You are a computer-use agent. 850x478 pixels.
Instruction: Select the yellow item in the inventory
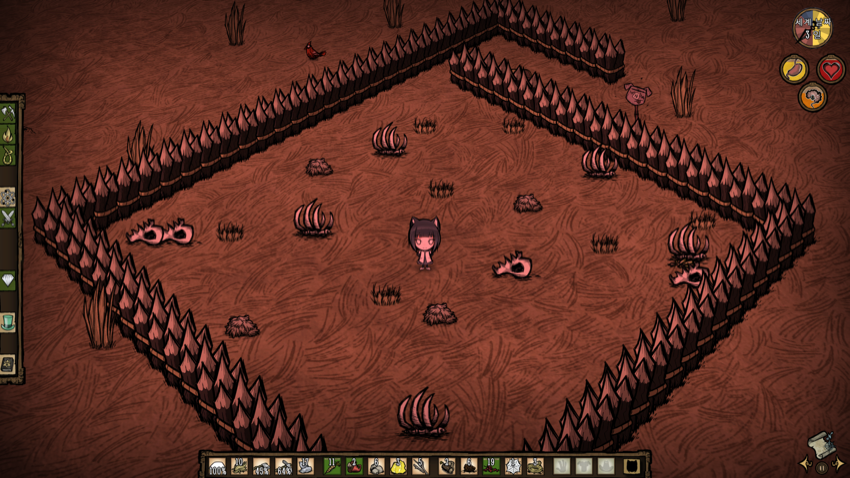click(x=398, y=466)
